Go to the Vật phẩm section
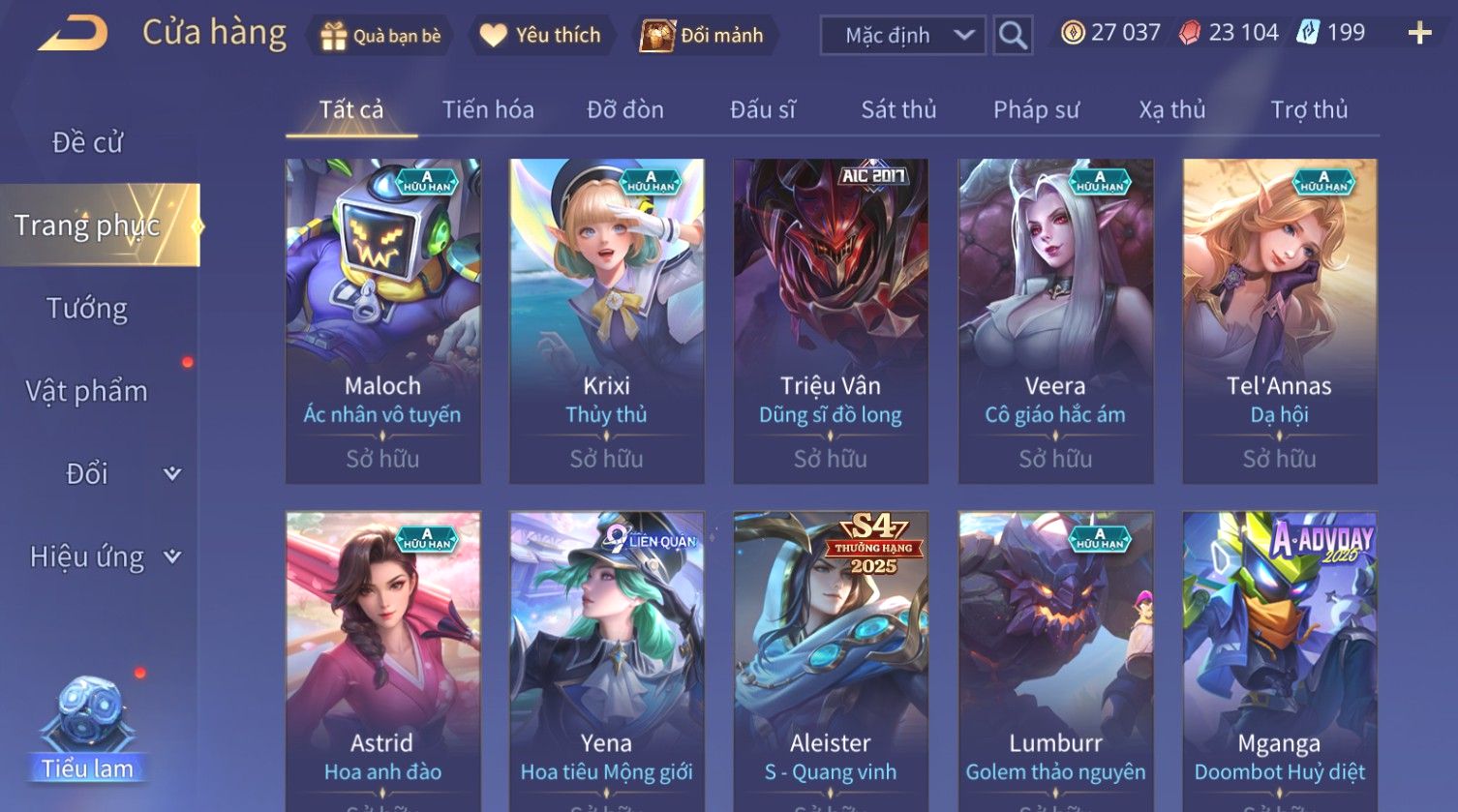 pos(87,391)
